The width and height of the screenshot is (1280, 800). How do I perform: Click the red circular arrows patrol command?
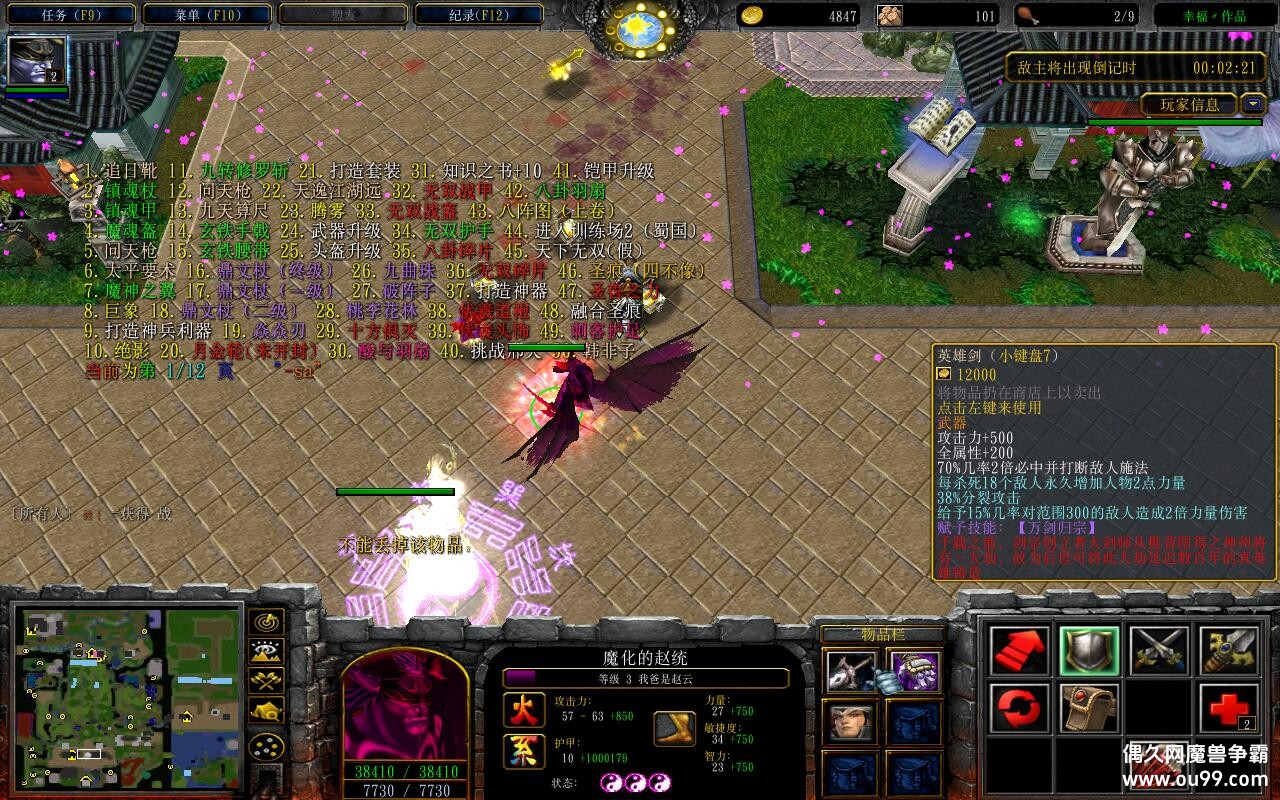[1020, 709]
